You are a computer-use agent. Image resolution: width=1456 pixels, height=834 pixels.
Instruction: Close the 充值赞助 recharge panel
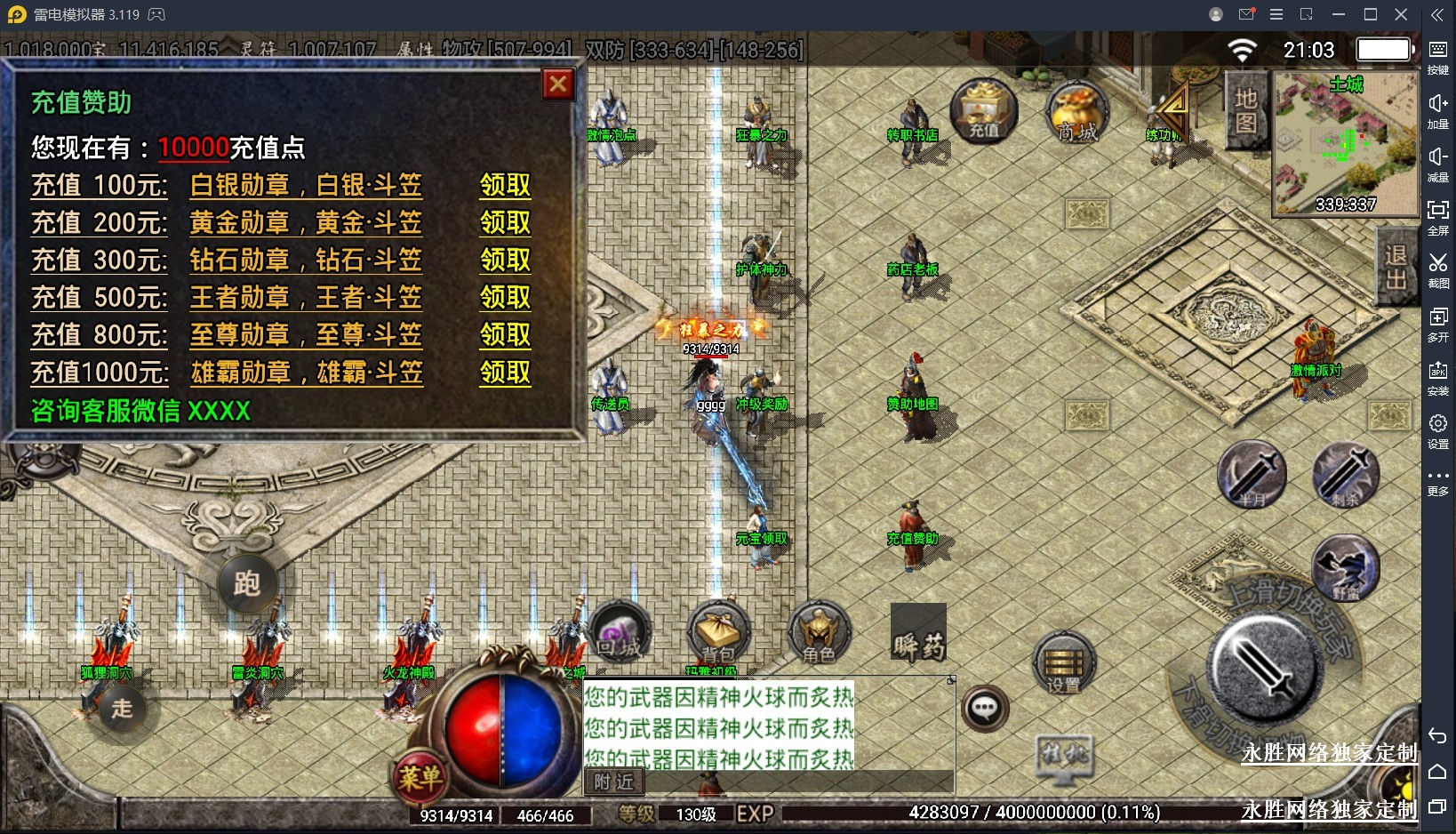click(558, 84)
